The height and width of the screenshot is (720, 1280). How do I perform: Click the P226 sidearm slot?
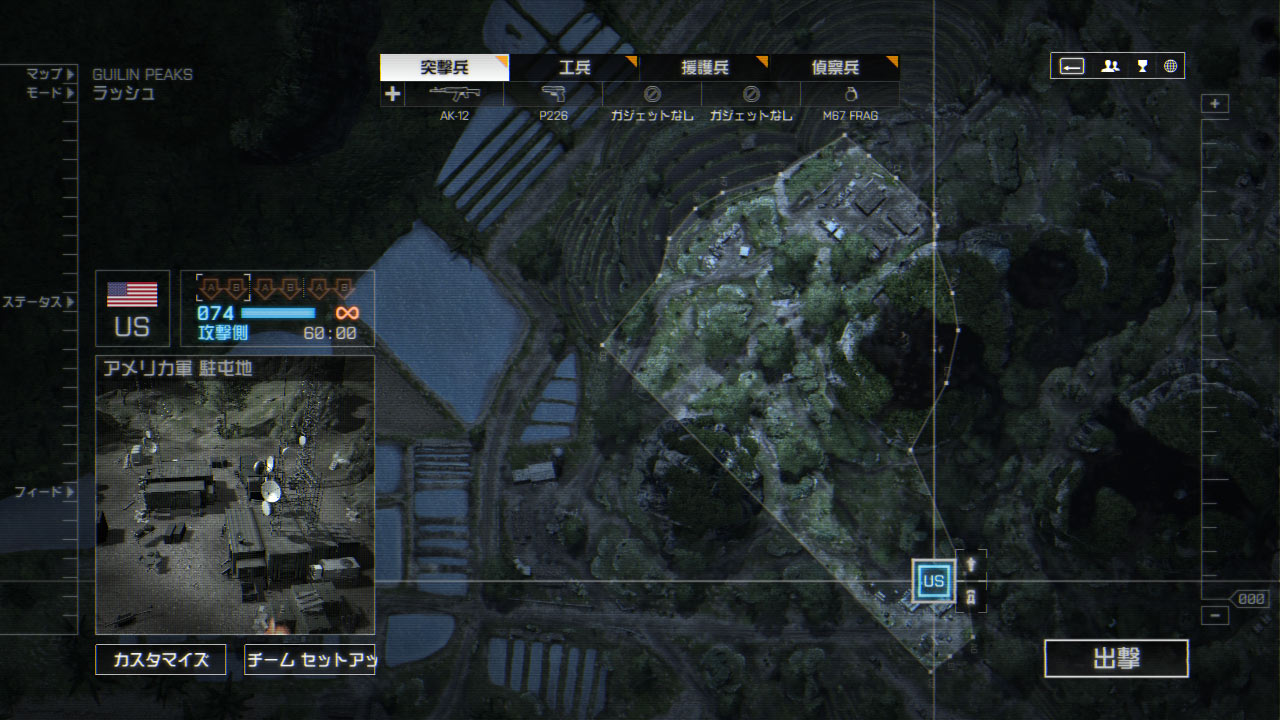pos(553,95)
